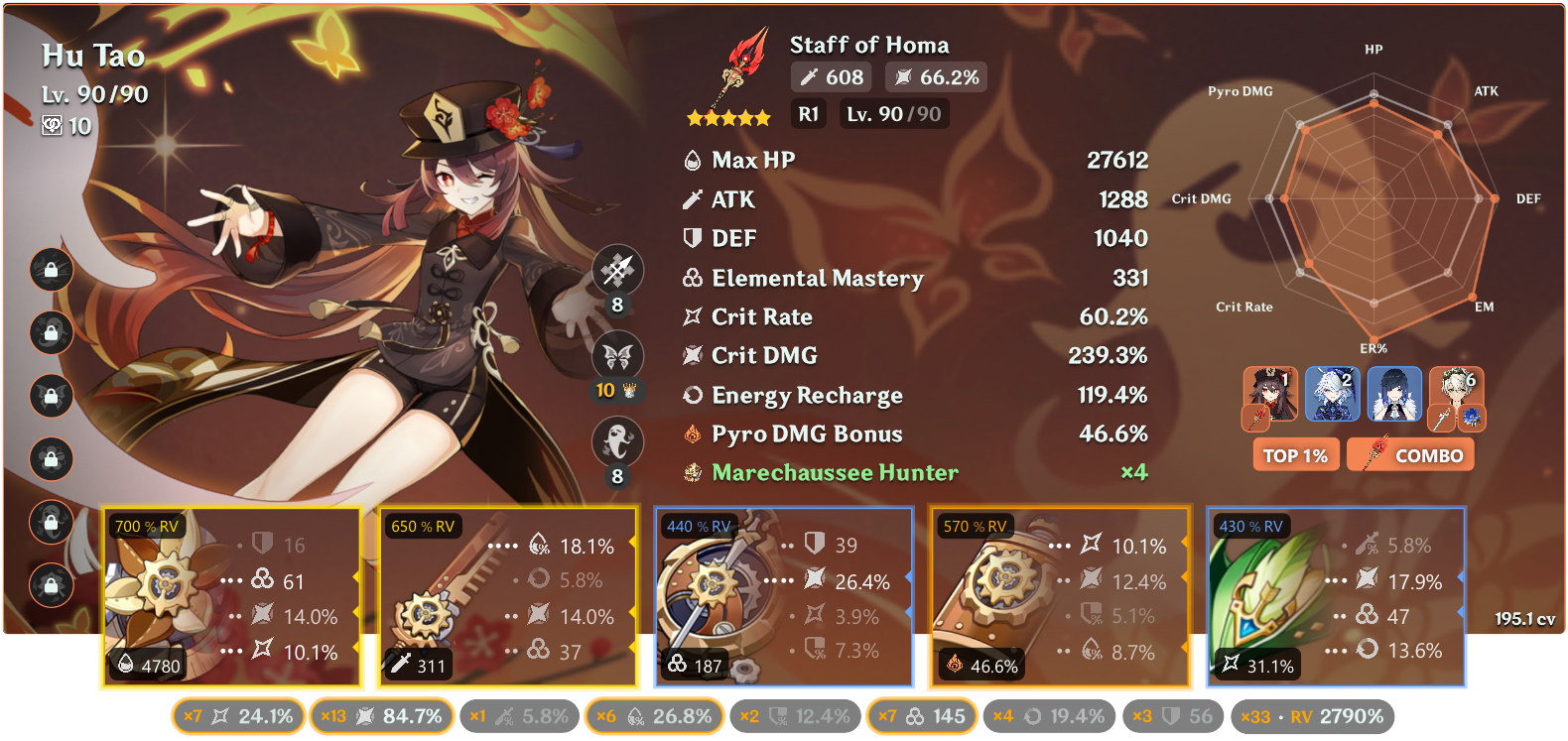Select the Yelan teammate portrait
The height and width of the screenshot is (741, 1568).
(1394, 395)
